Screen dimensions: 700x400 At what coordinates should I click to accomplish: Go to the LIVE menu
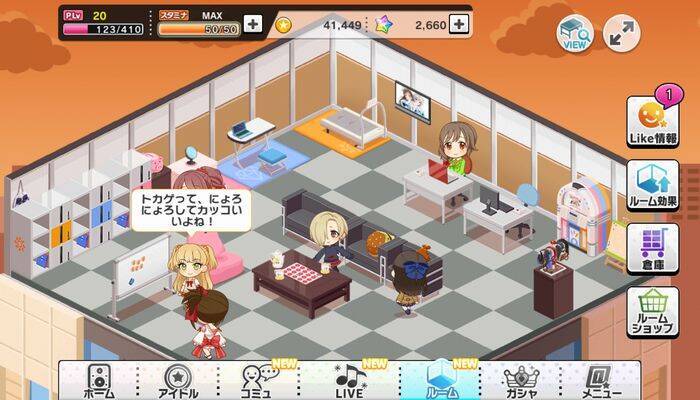click(350, 381)
